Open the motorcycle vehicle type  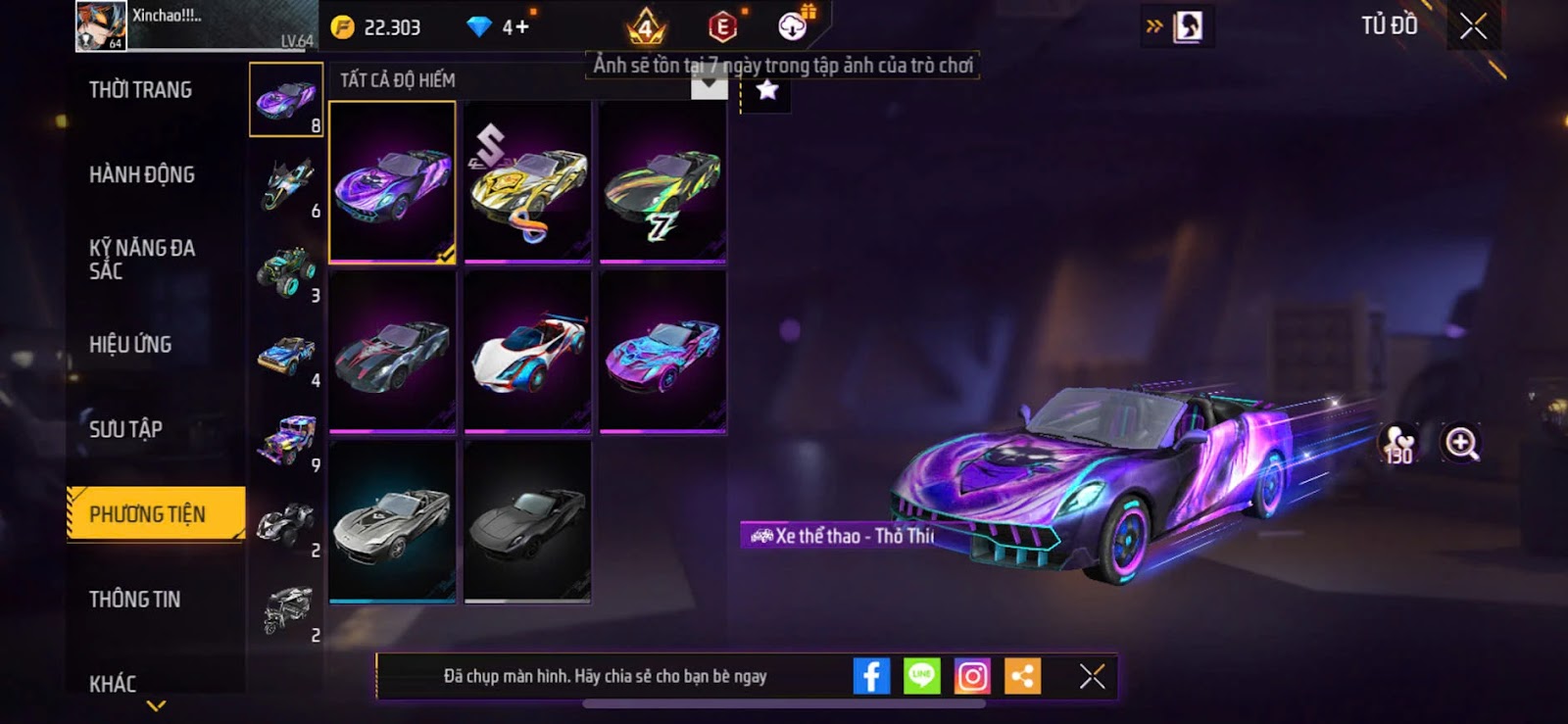click(x=286, y=184)
